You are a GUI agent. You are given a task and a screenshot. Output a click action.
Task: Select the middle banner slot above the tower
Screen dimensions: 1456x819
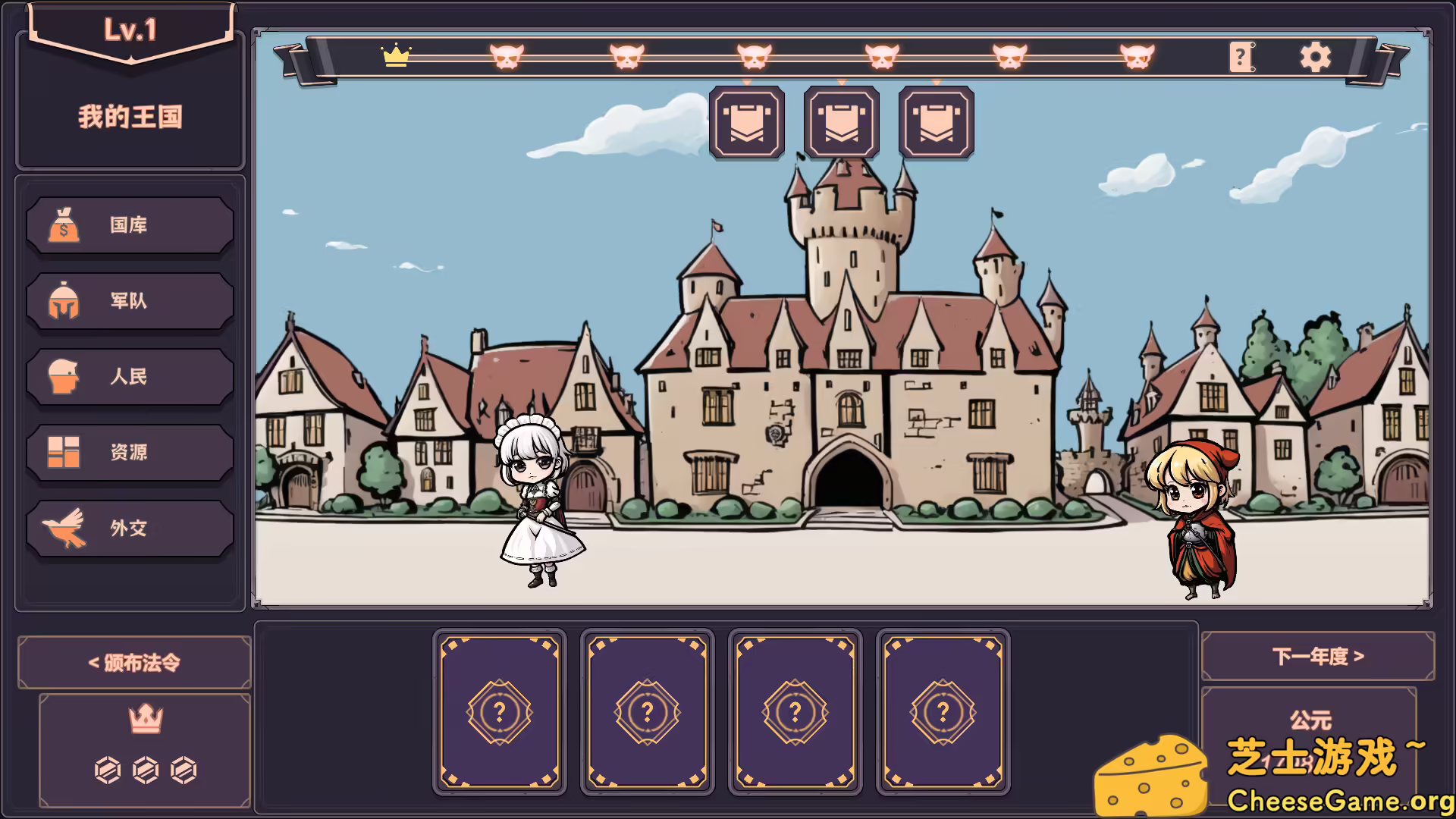coord(842,122)
